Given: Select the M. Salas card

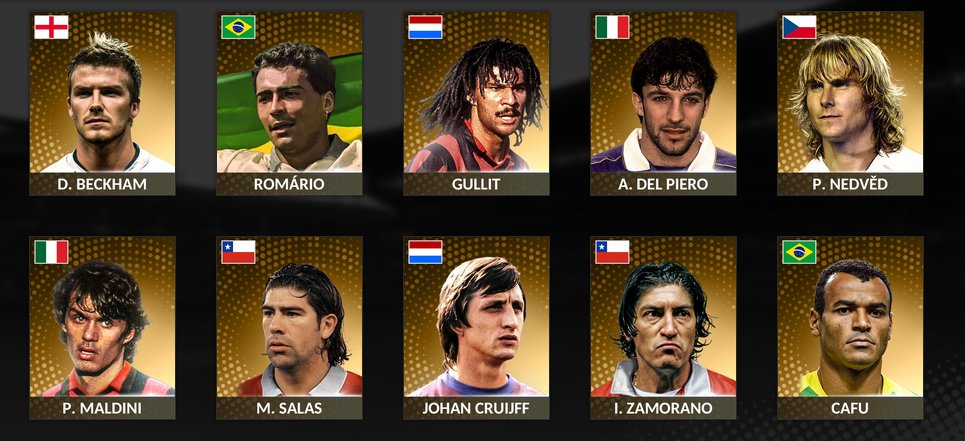Looking at the screenshot, I should [290, 328].
